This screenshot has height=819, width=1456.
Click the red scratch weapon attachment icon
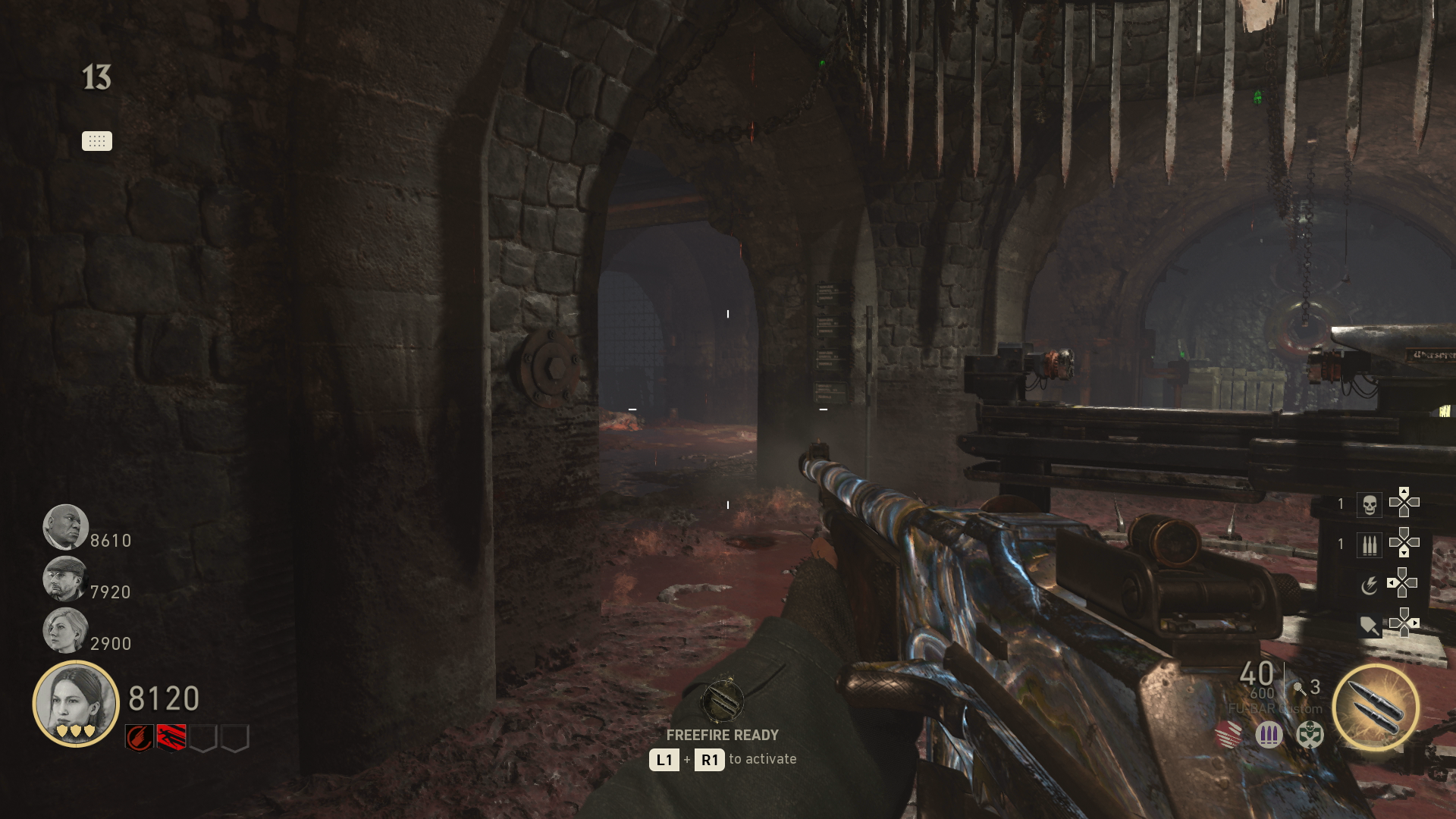pyautogui.click(x=1228, y=736)
